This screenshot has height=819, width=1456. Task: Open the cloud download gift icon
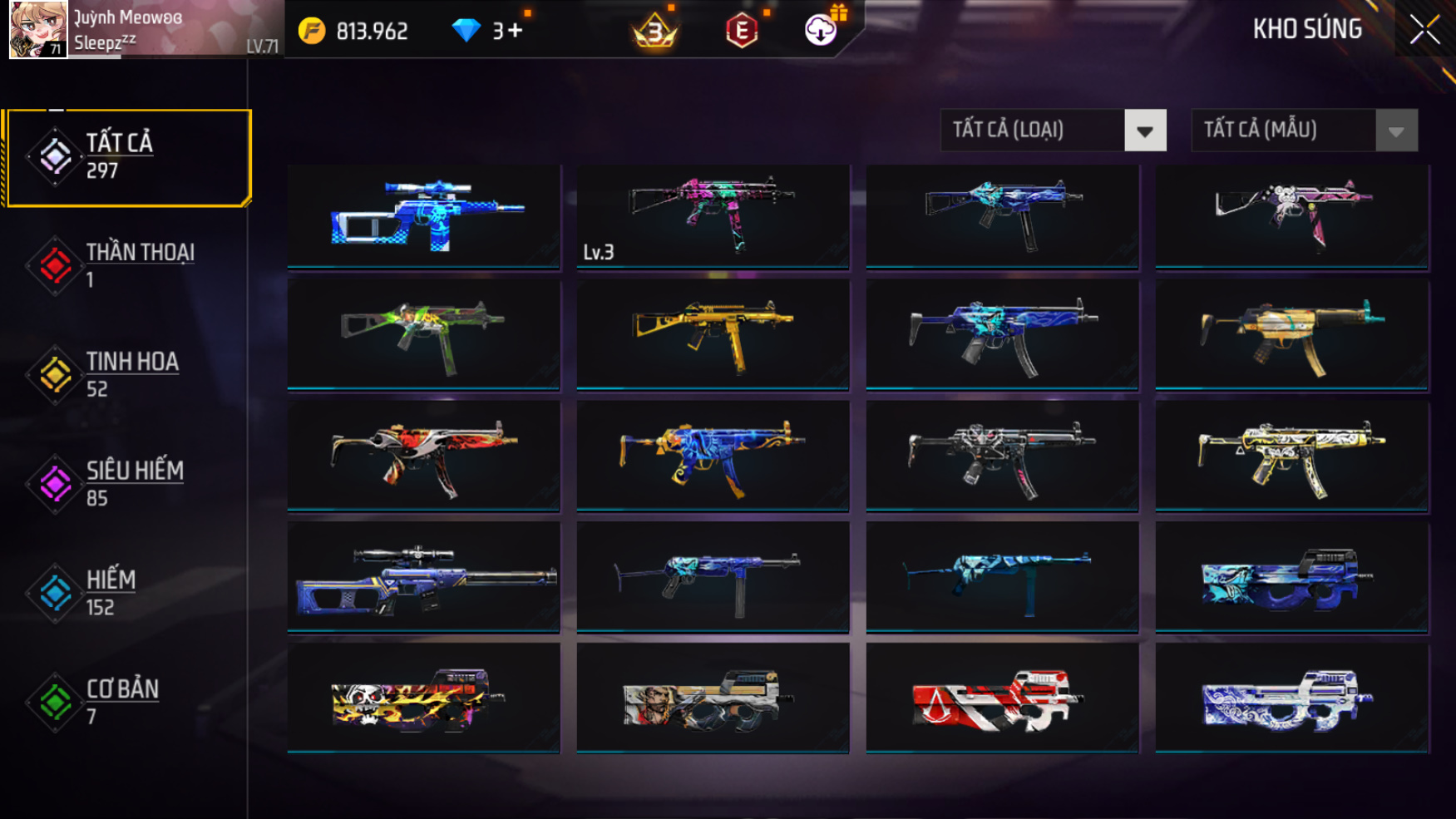821,30
